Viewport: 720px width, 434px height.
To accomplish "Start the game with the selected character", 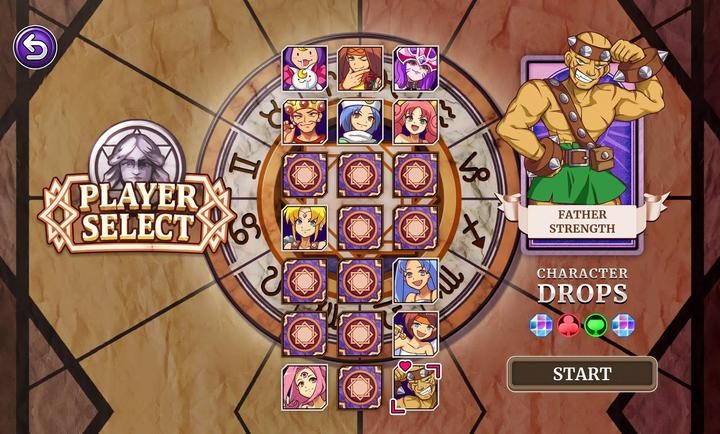I will (582, 374).
